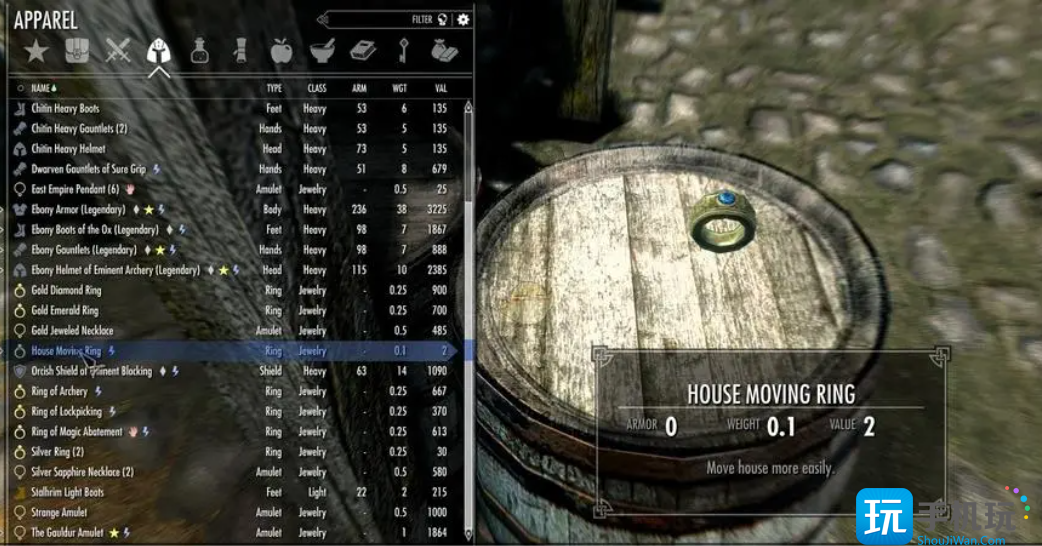Show the potions flask category

[200, 50]
